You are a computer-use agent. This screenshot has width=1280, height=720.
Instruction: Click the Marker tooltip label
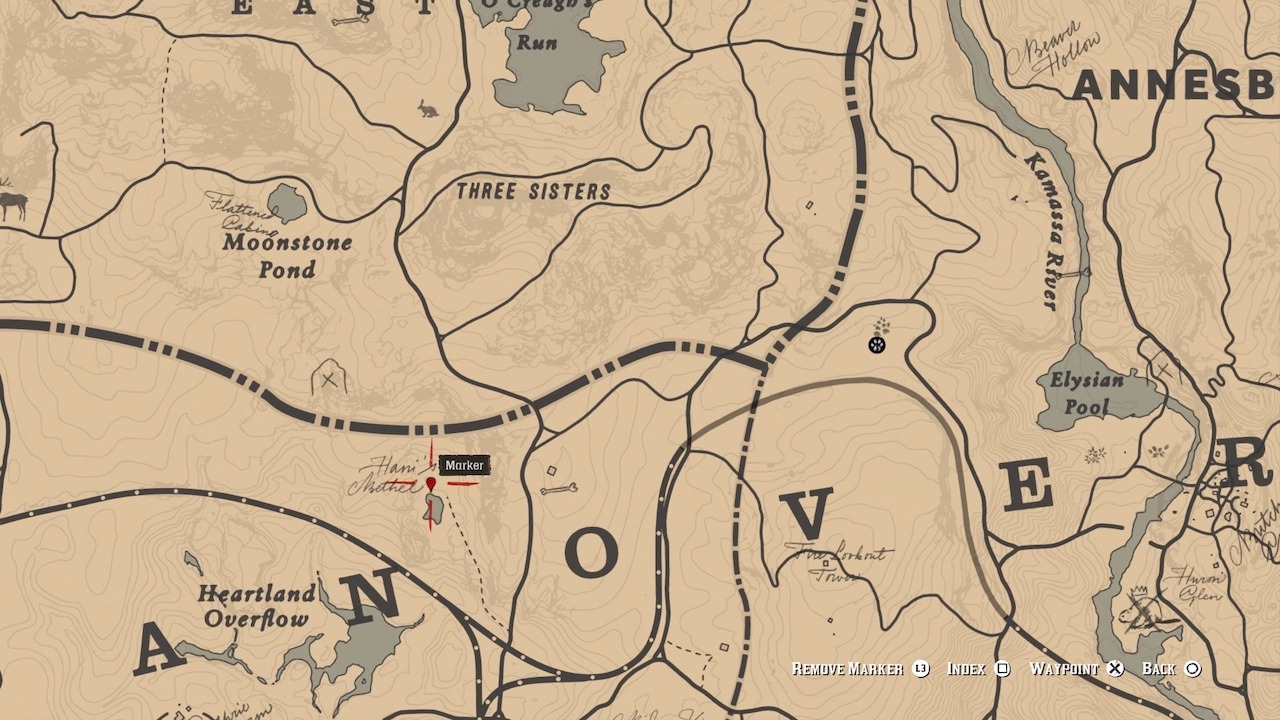[465, 465]
